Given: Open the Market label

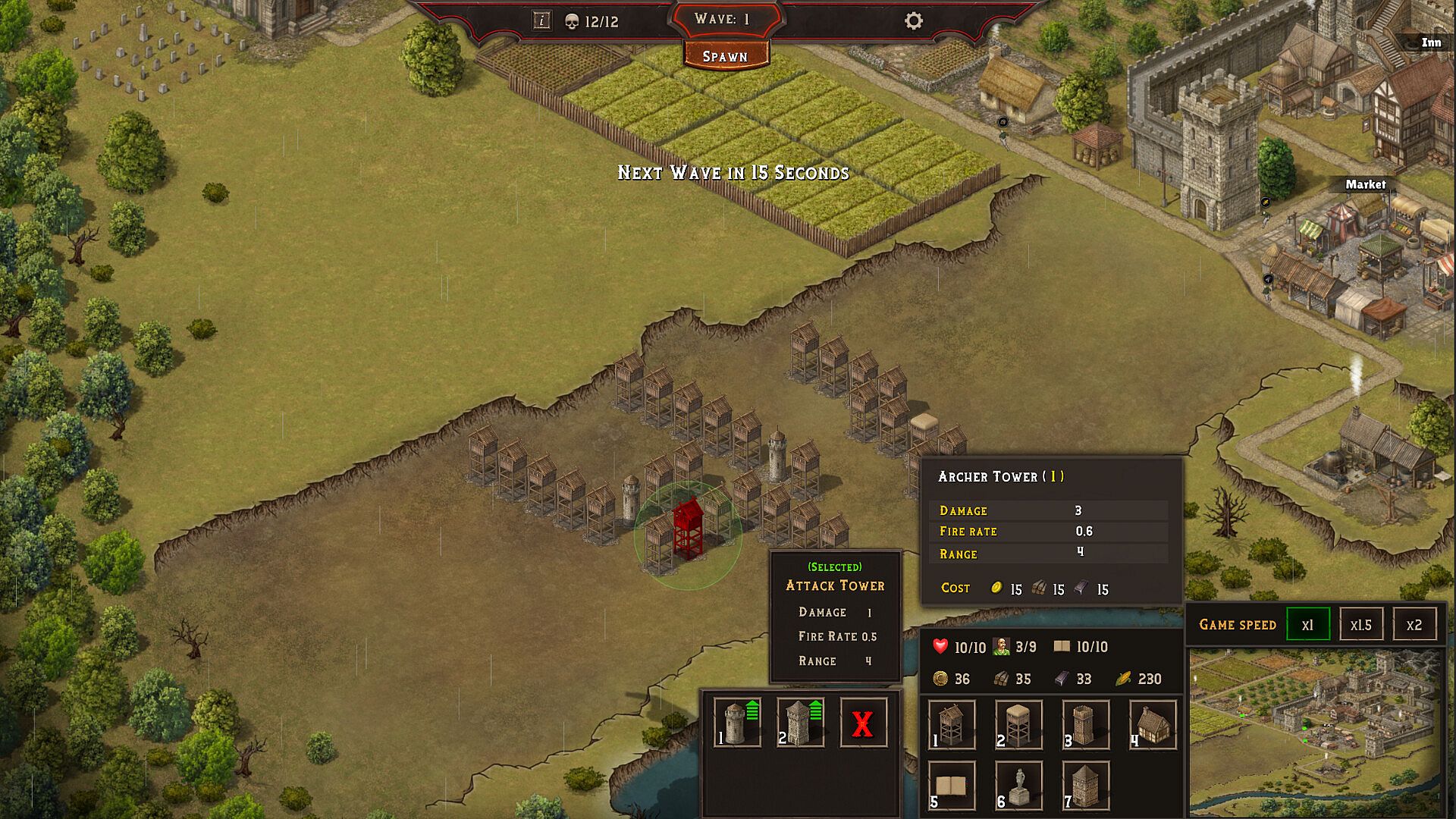Looking at the screenshot, I should click(x=1365, y=184).
